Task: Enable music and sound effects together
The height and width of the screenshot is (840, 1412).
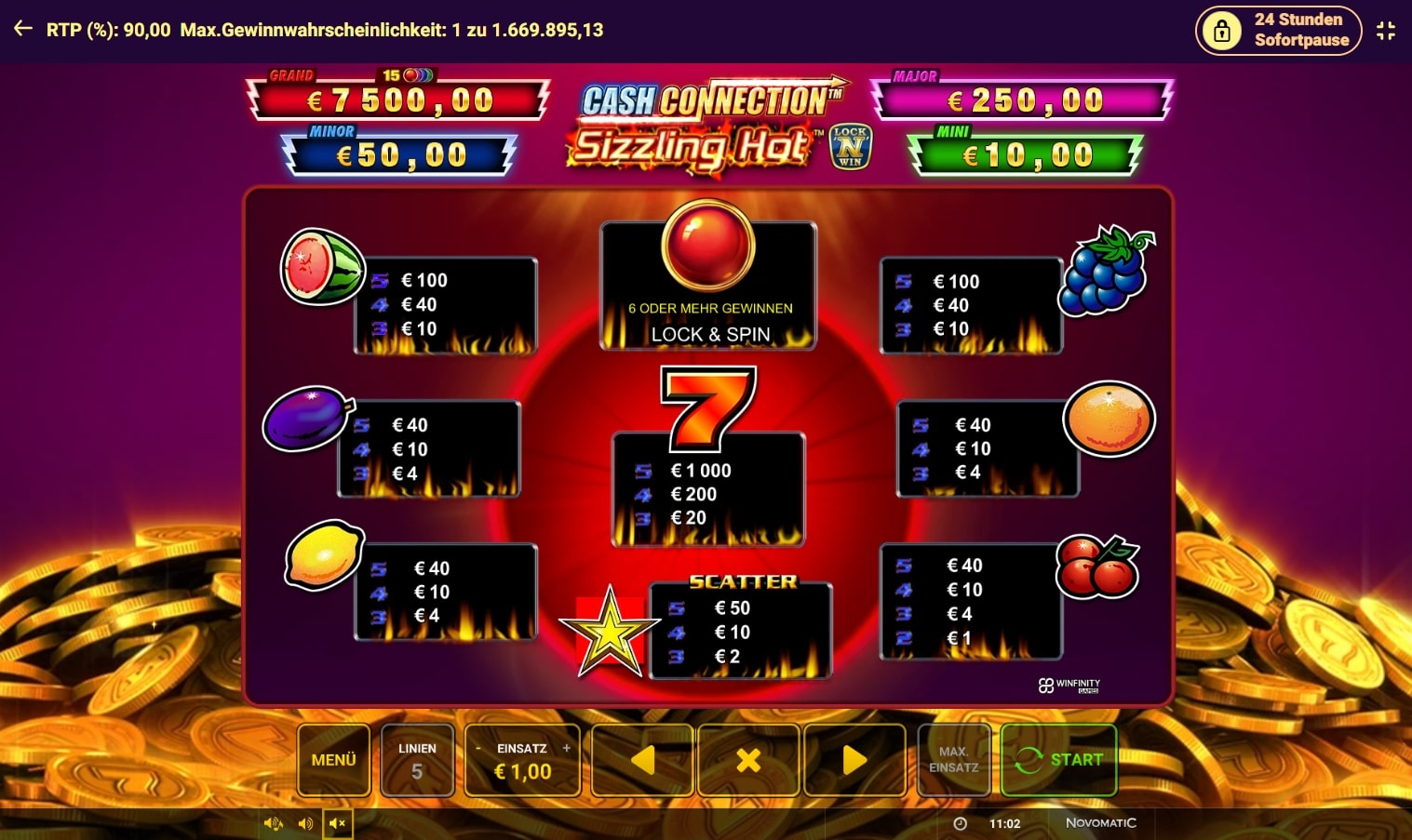Action: click(x=273, y=823)
